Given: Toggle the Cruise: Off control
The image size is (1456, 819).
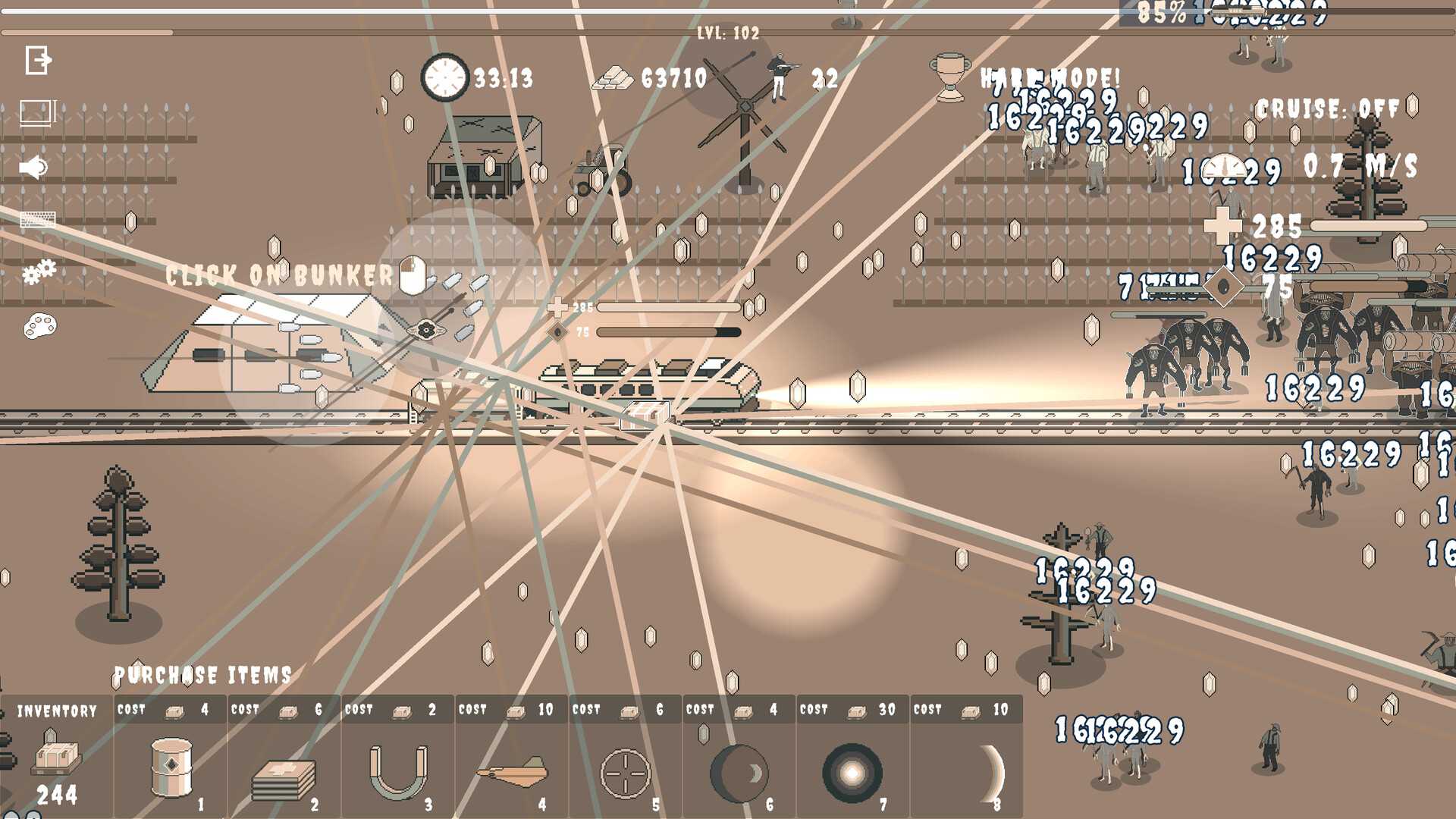Looking at the screenshot, I should click(1327, 109).
